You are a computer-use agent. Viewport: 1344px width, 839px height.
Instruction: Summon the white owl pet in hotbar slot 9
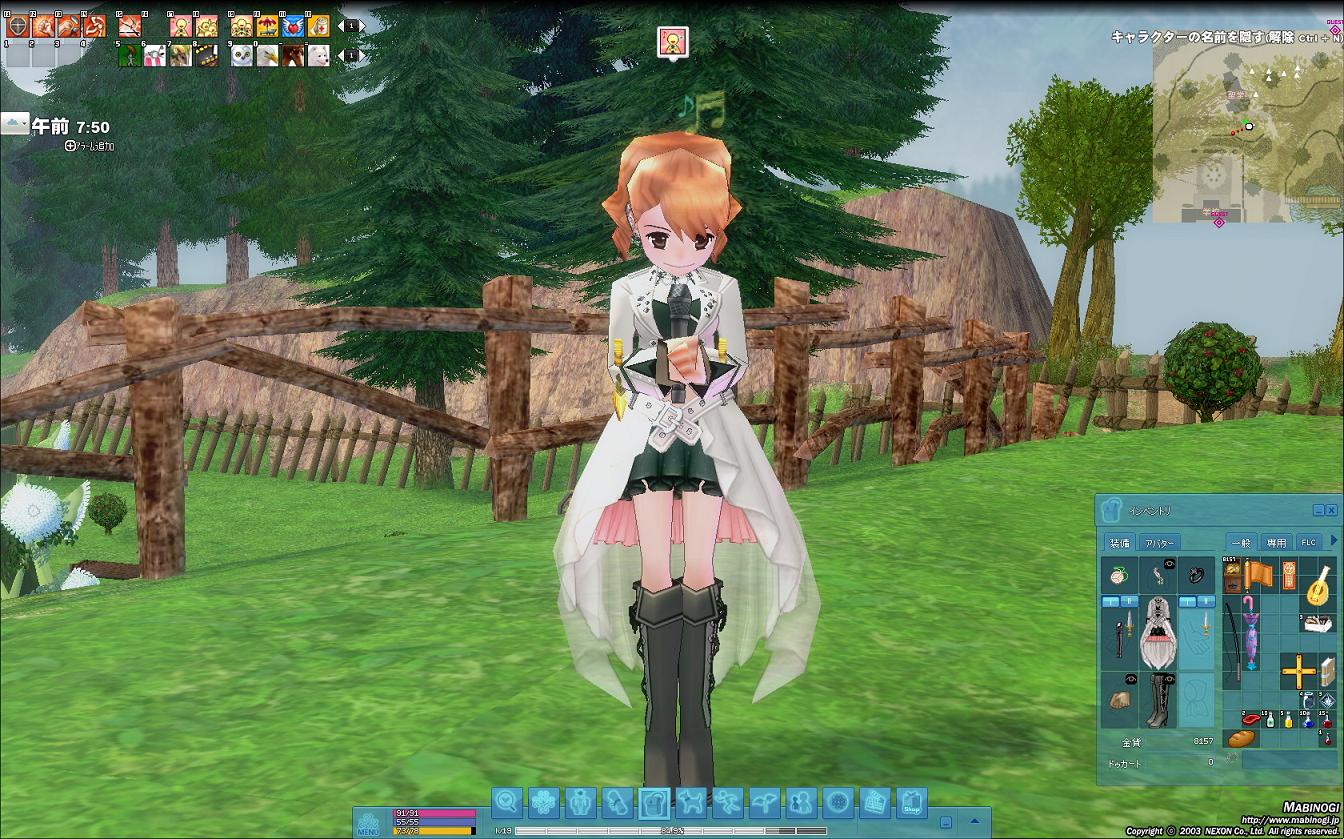(x=241, y=55)
